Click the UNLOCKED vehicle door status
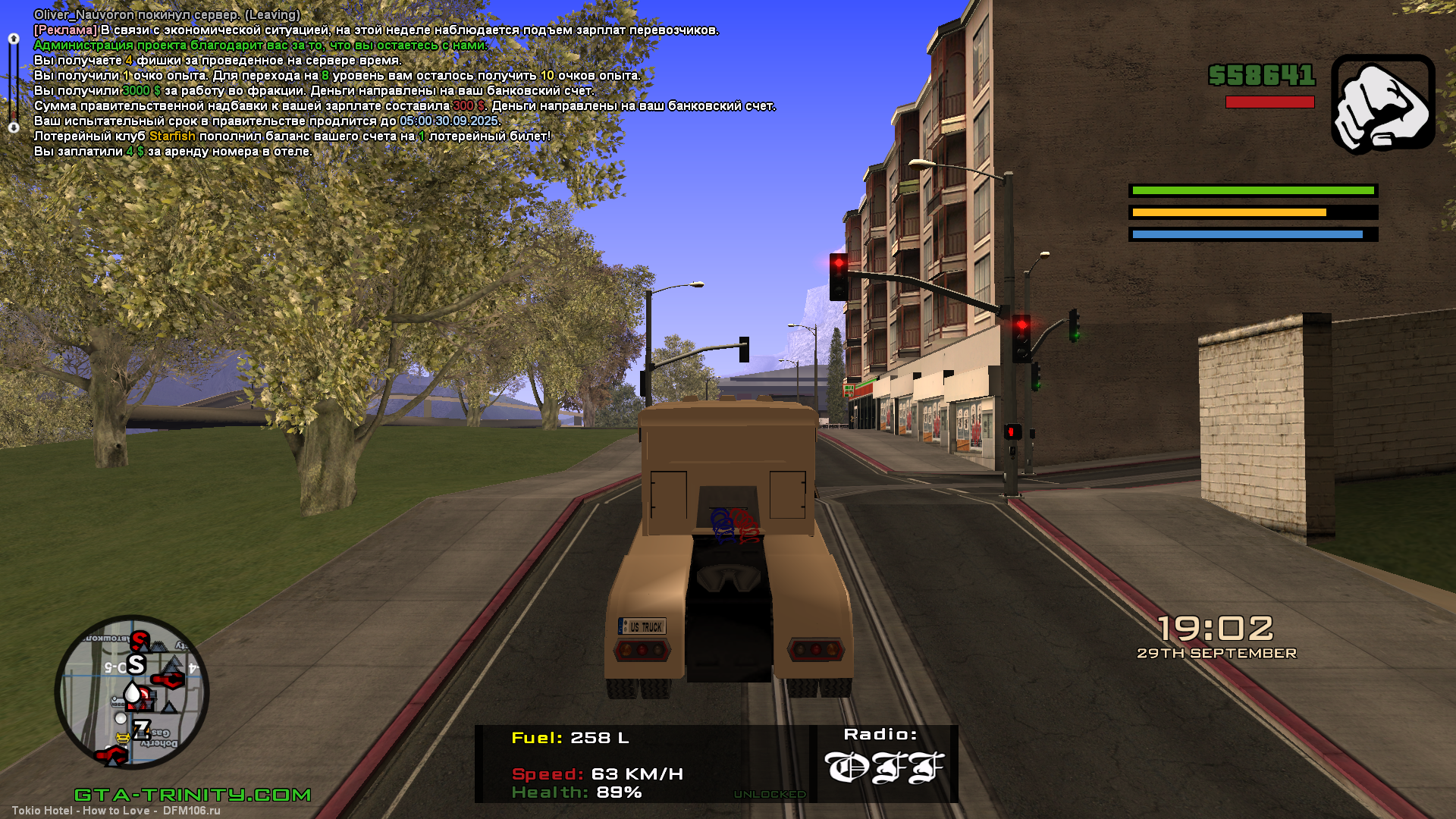 [x=769, y=794]
